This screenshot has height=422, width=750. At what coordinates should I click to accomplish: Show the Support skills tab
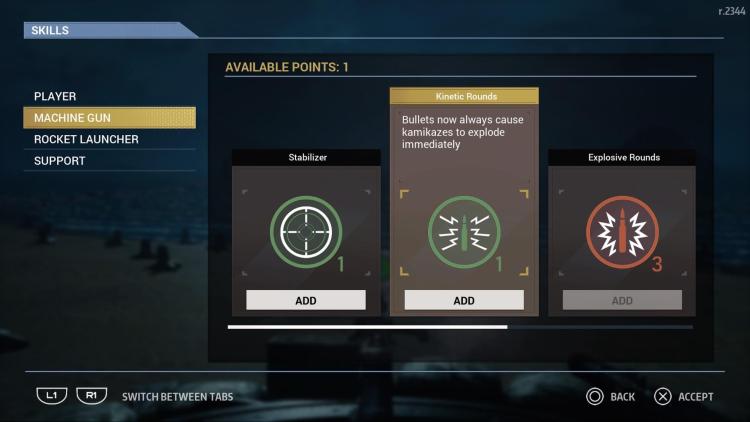[60, 161]
